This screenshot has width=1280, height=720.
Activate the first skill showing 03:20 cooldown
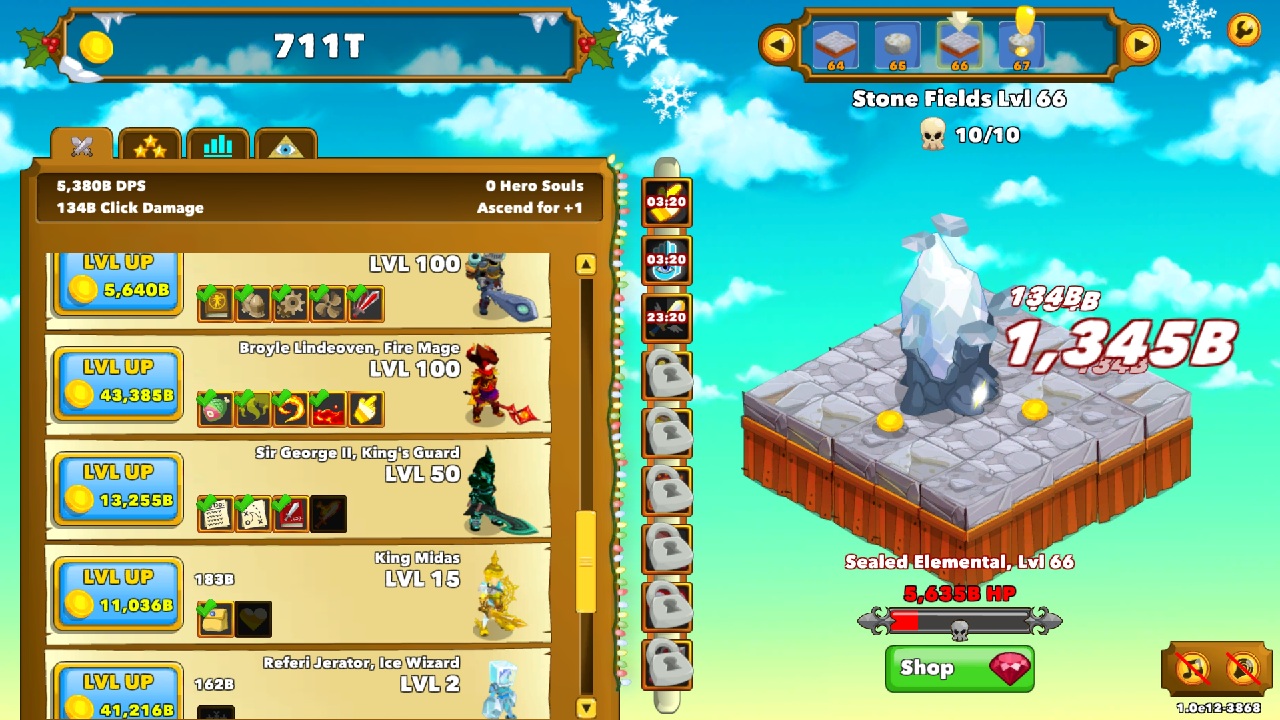pyautogui.click(x=666, y=203)
